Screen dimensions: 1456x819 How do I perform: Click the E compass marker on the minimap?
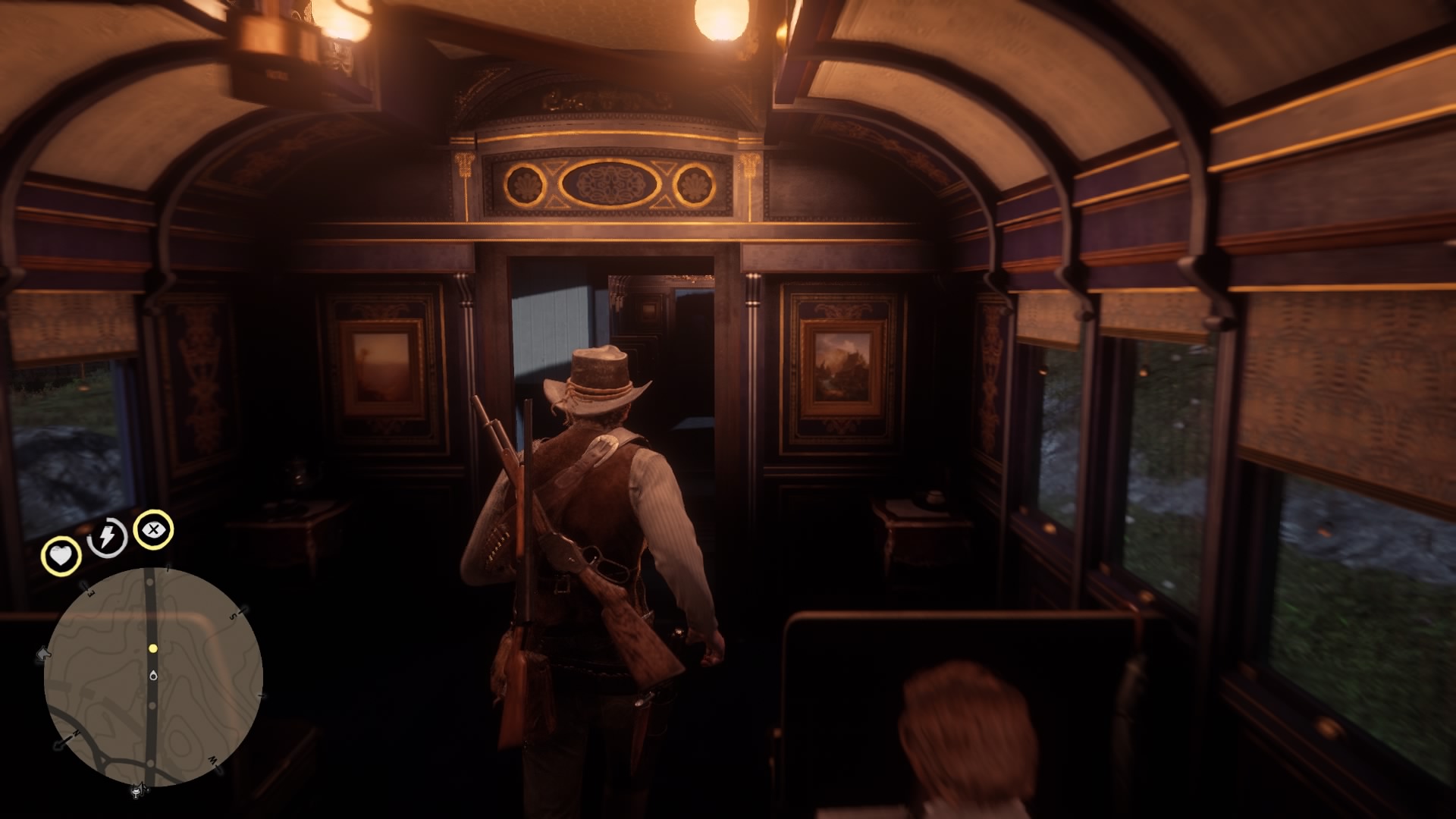point(89,595)
